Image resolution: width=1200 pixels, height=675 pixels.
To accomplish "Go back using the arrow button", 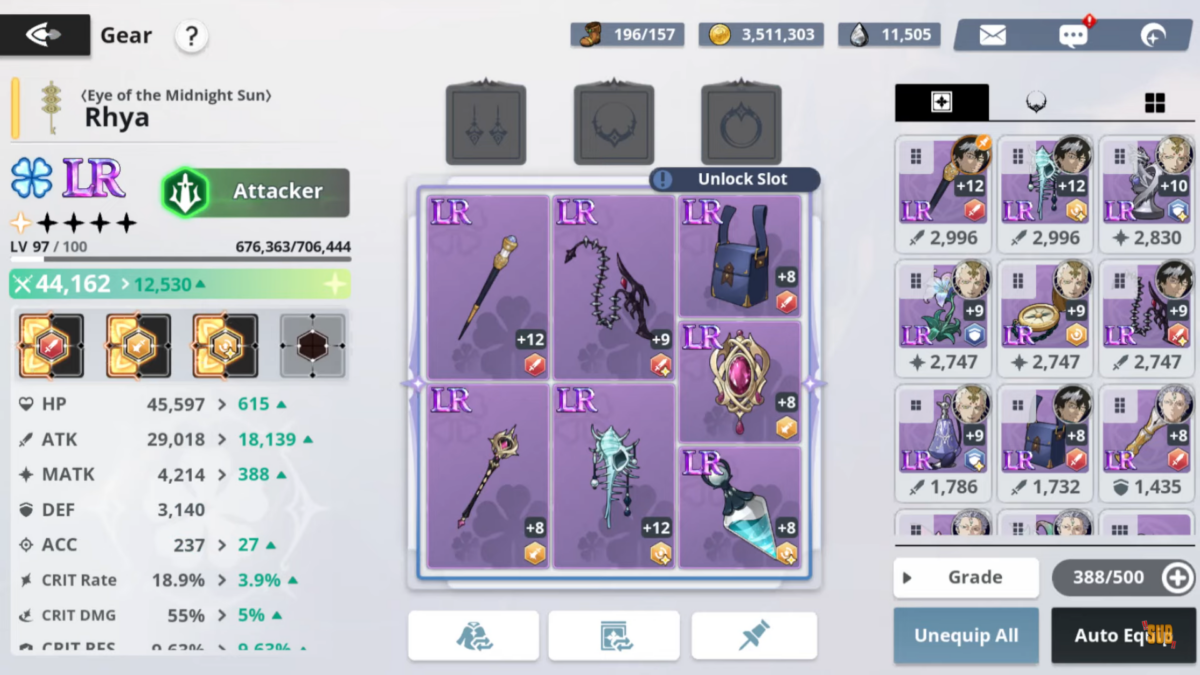I will [x=44, y=36].
